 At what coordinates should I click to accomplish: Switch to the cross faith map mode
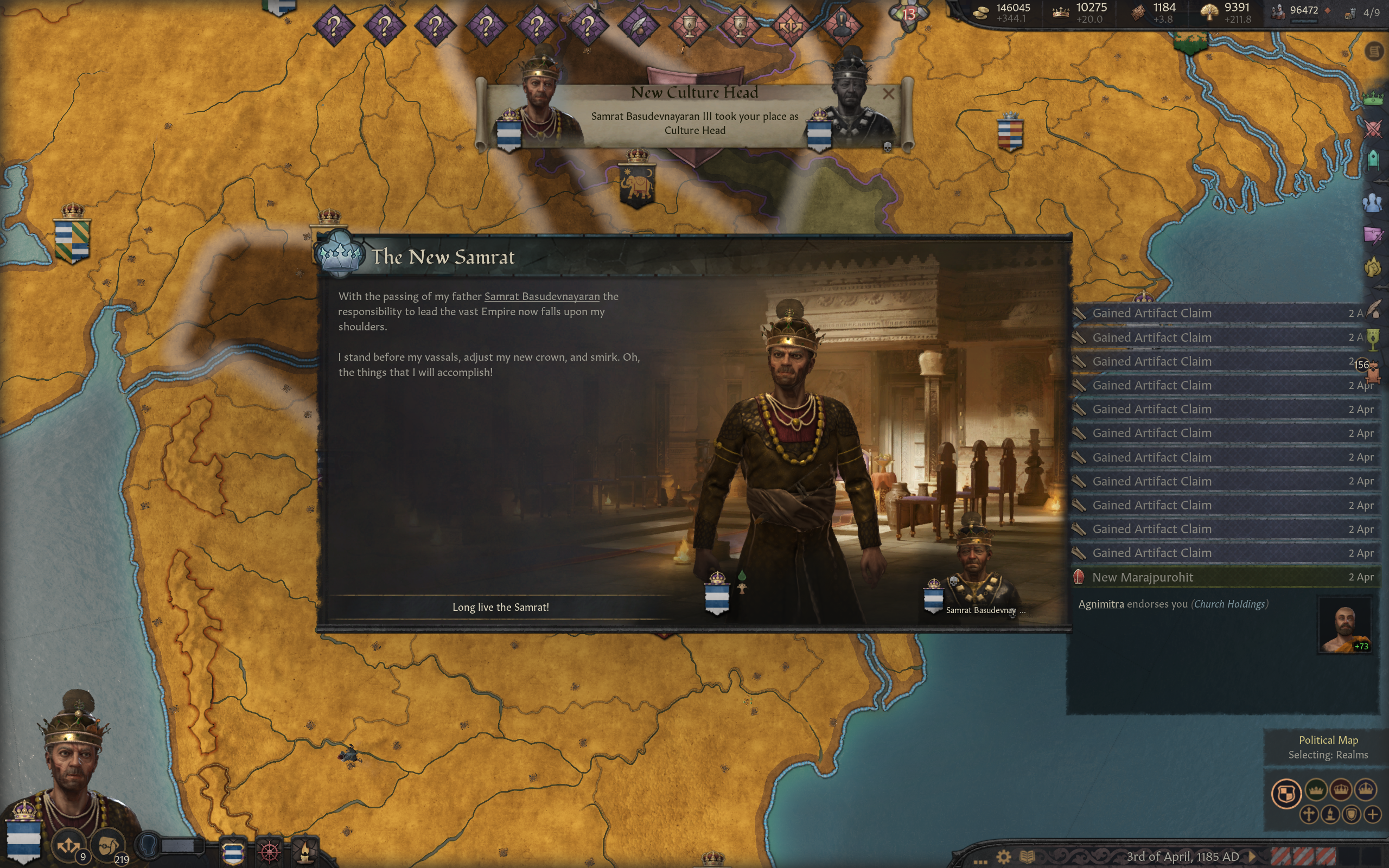point(1309,814)
